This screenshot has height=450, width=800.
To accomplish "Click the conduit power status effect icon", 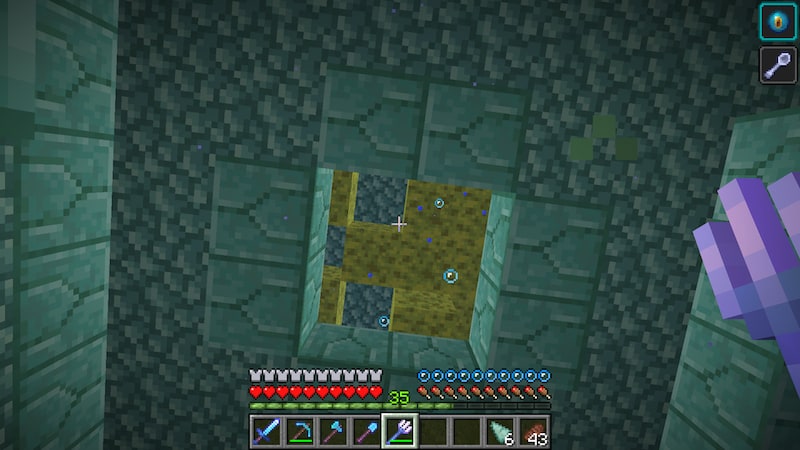I will pyautogui.click(x=778, y=22).
